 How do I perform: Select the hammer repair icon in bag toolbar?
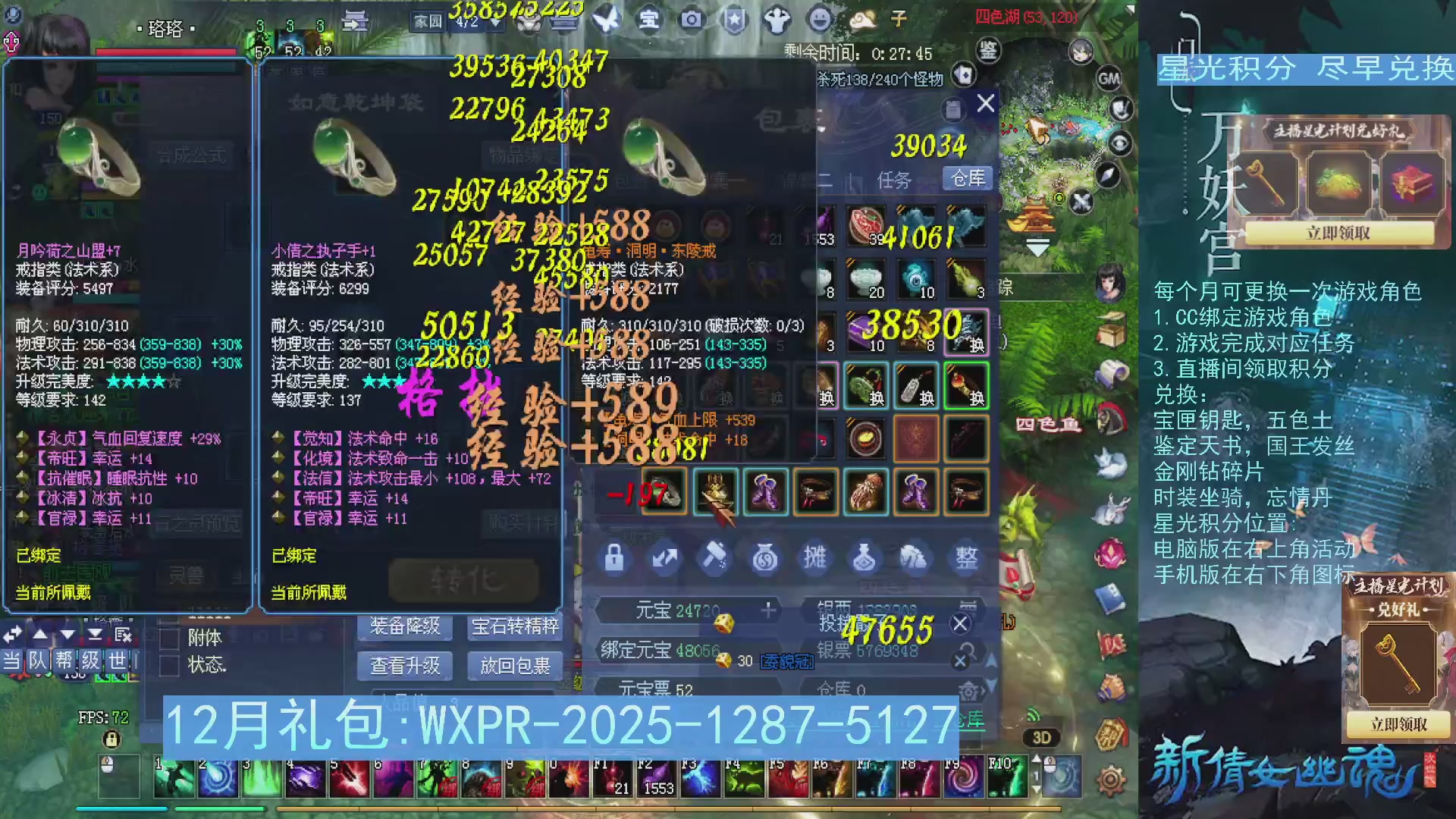[x=715, y=560]
